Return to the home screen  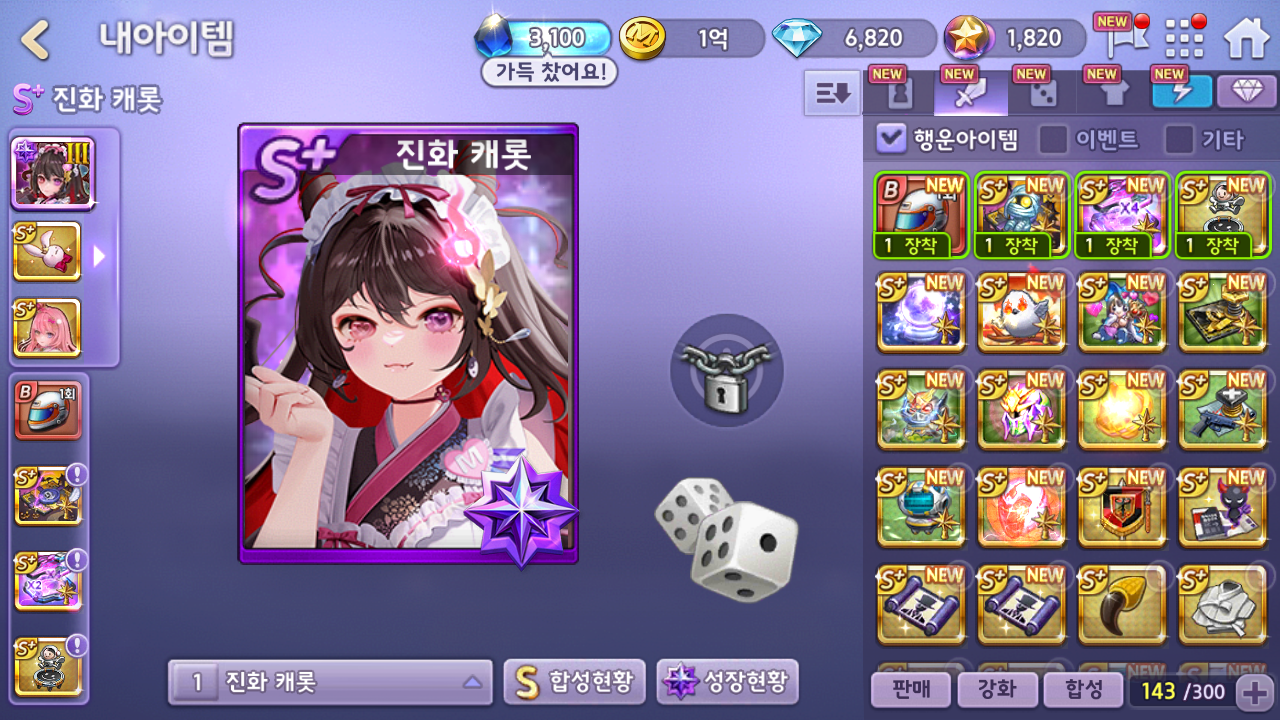(x=1246, y=39)
